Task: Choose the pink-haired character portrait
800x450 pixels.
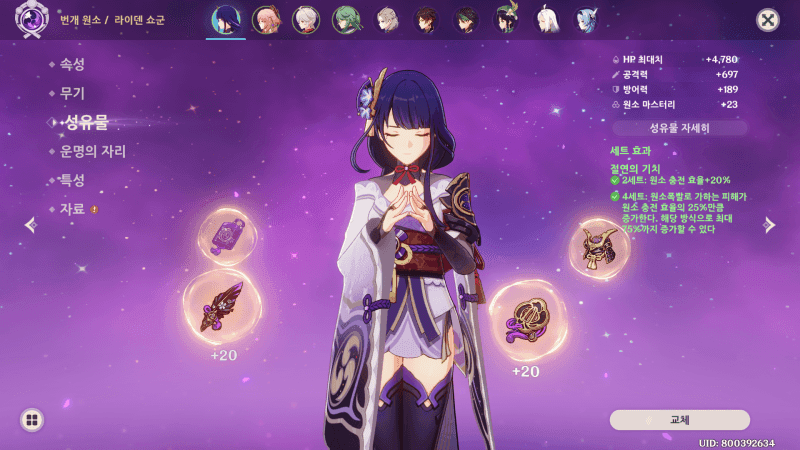Action: click(265, 20)
